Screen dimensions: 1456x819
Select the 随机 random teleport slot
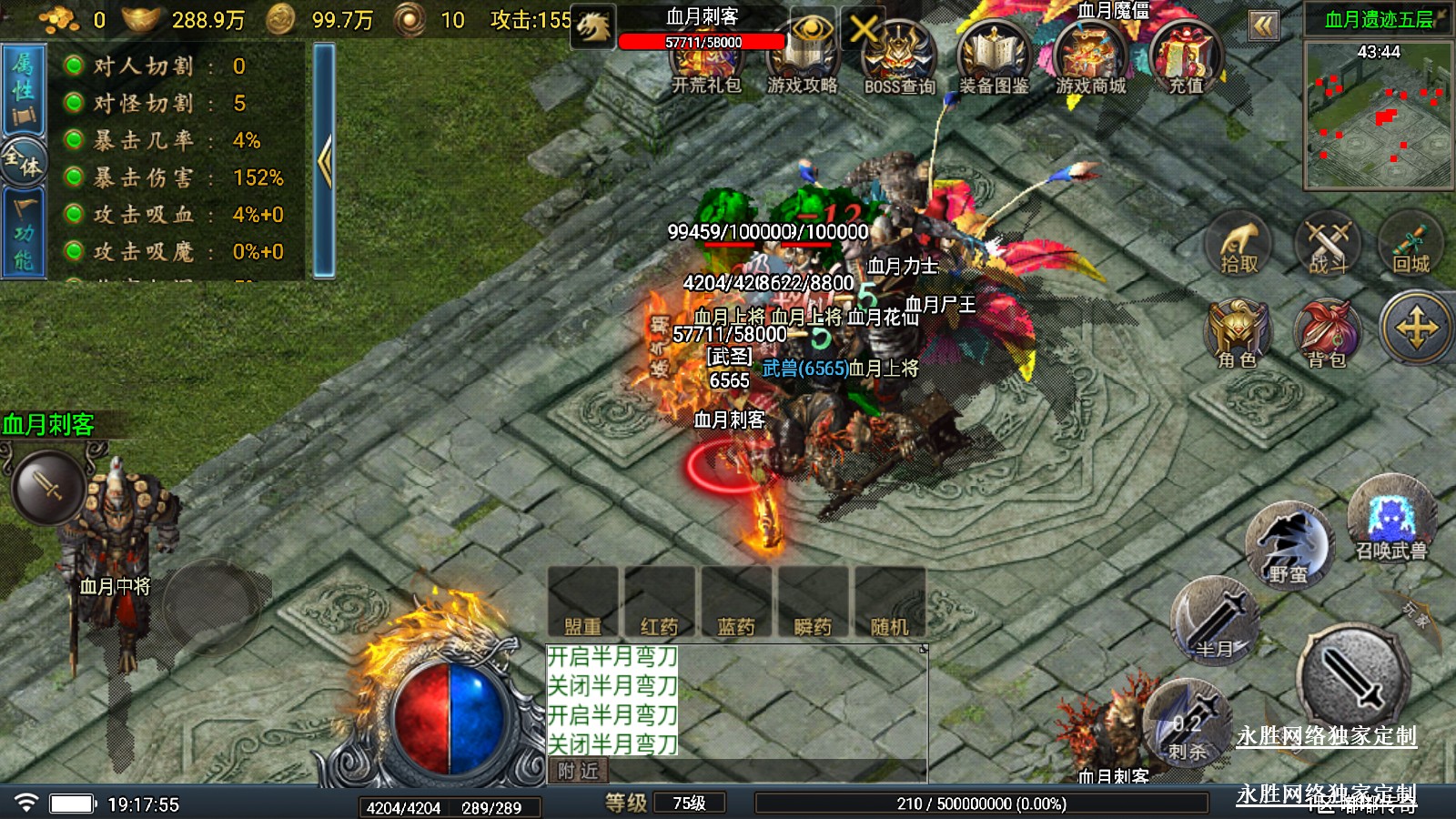click(889, 602)
